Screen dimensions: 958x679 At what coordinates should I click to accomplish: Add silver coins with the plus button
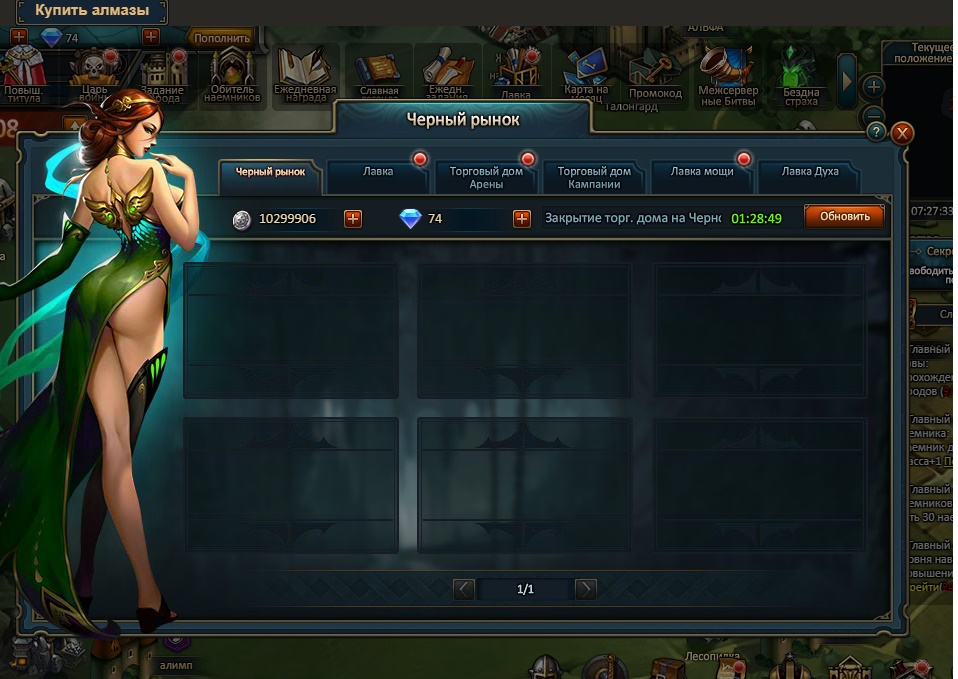coord(353,218)
